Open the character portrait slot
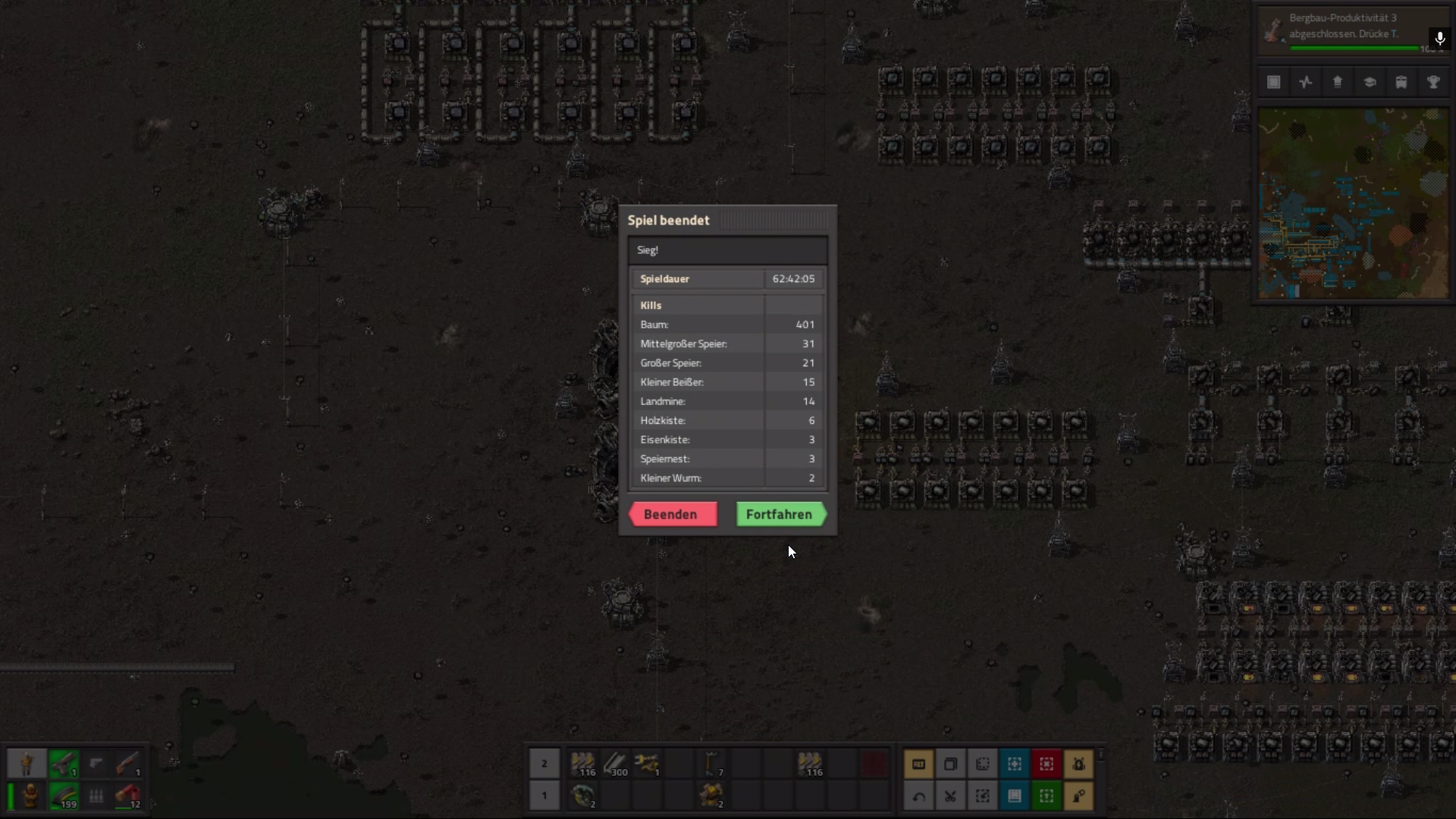This screenshot has height=819, width=1456. click(x=27, y=764)
